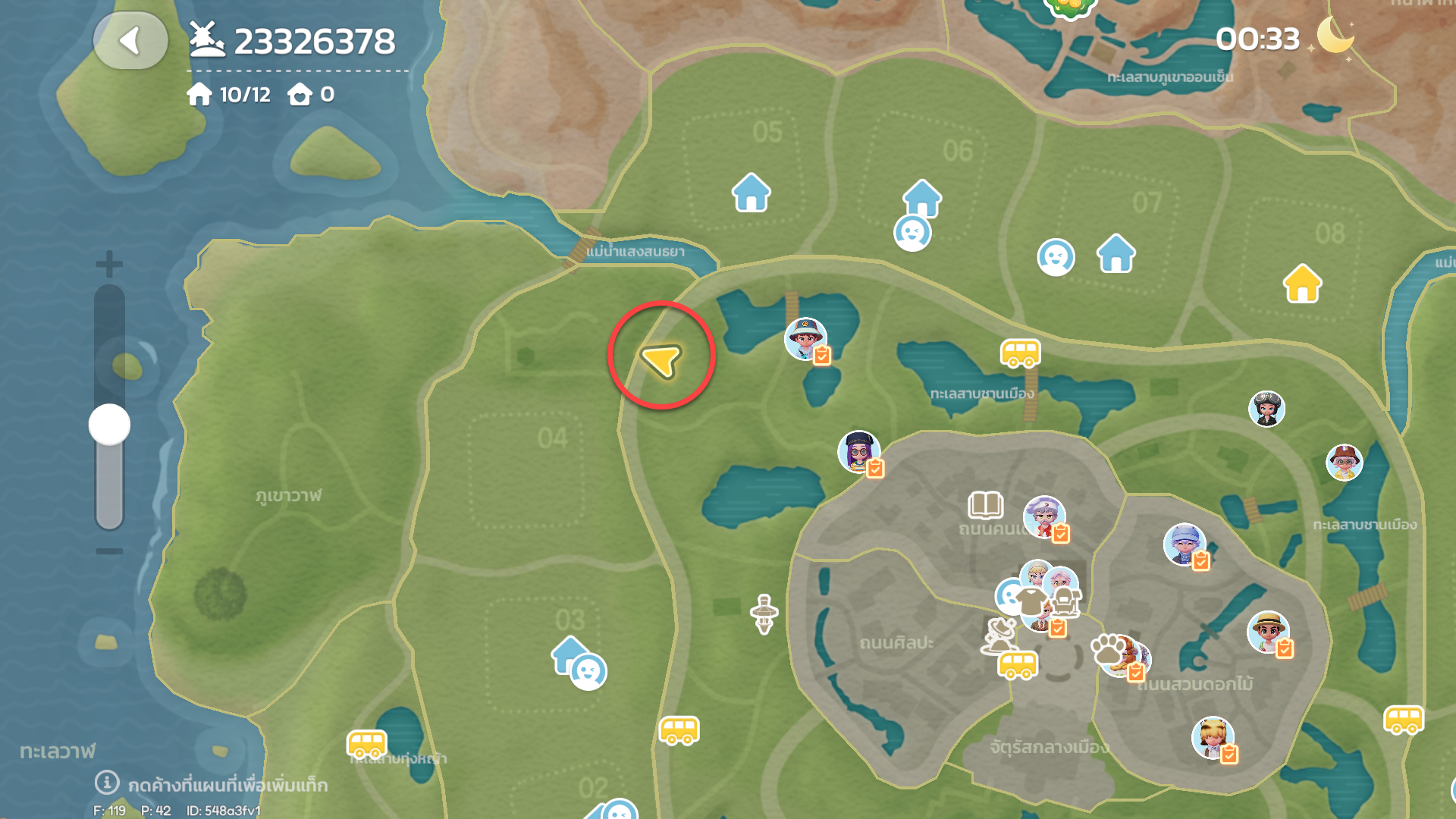Zoom in with the plus button

109,264
